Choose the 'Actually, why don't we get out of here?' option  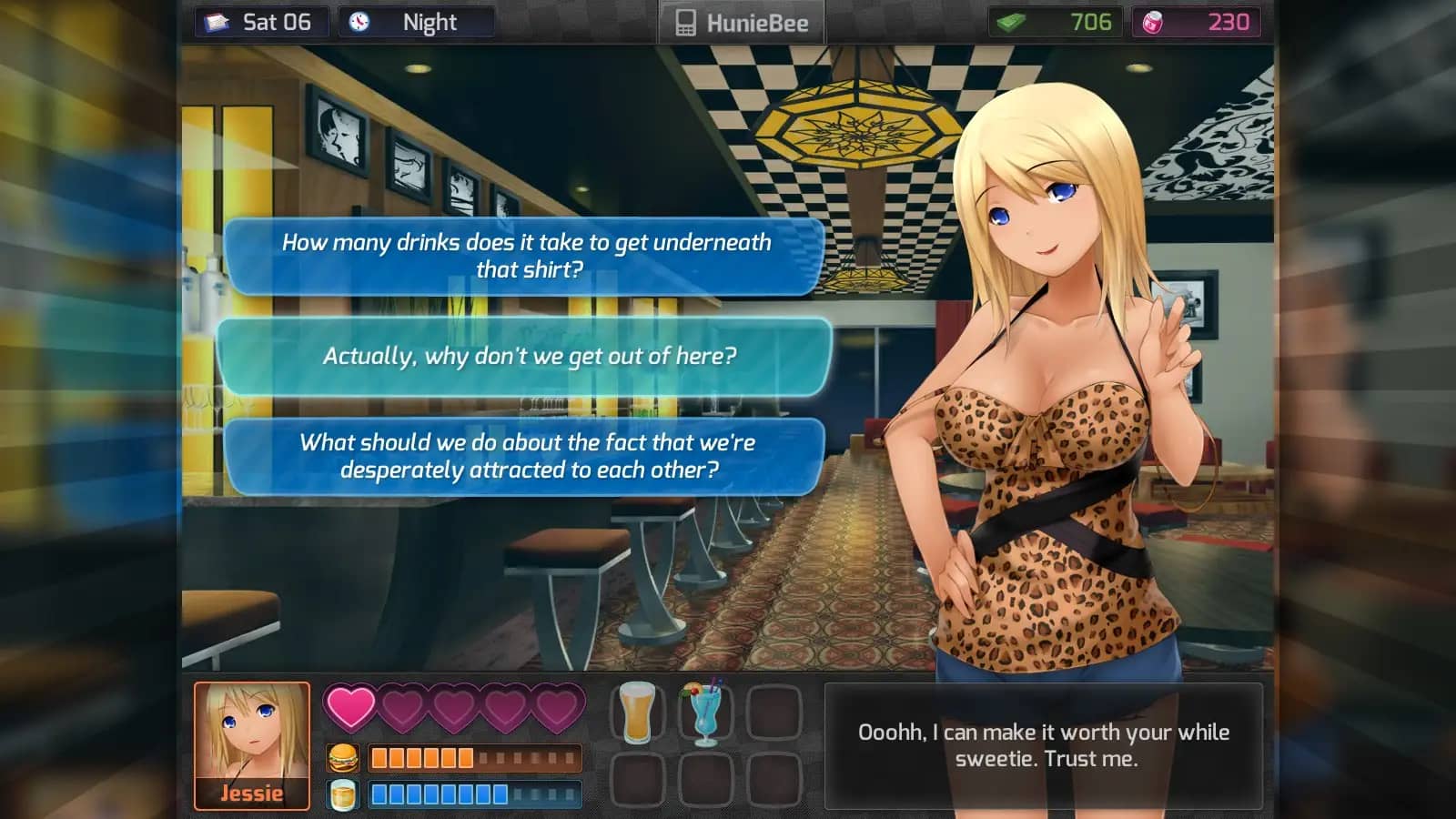tap(530, 357)
